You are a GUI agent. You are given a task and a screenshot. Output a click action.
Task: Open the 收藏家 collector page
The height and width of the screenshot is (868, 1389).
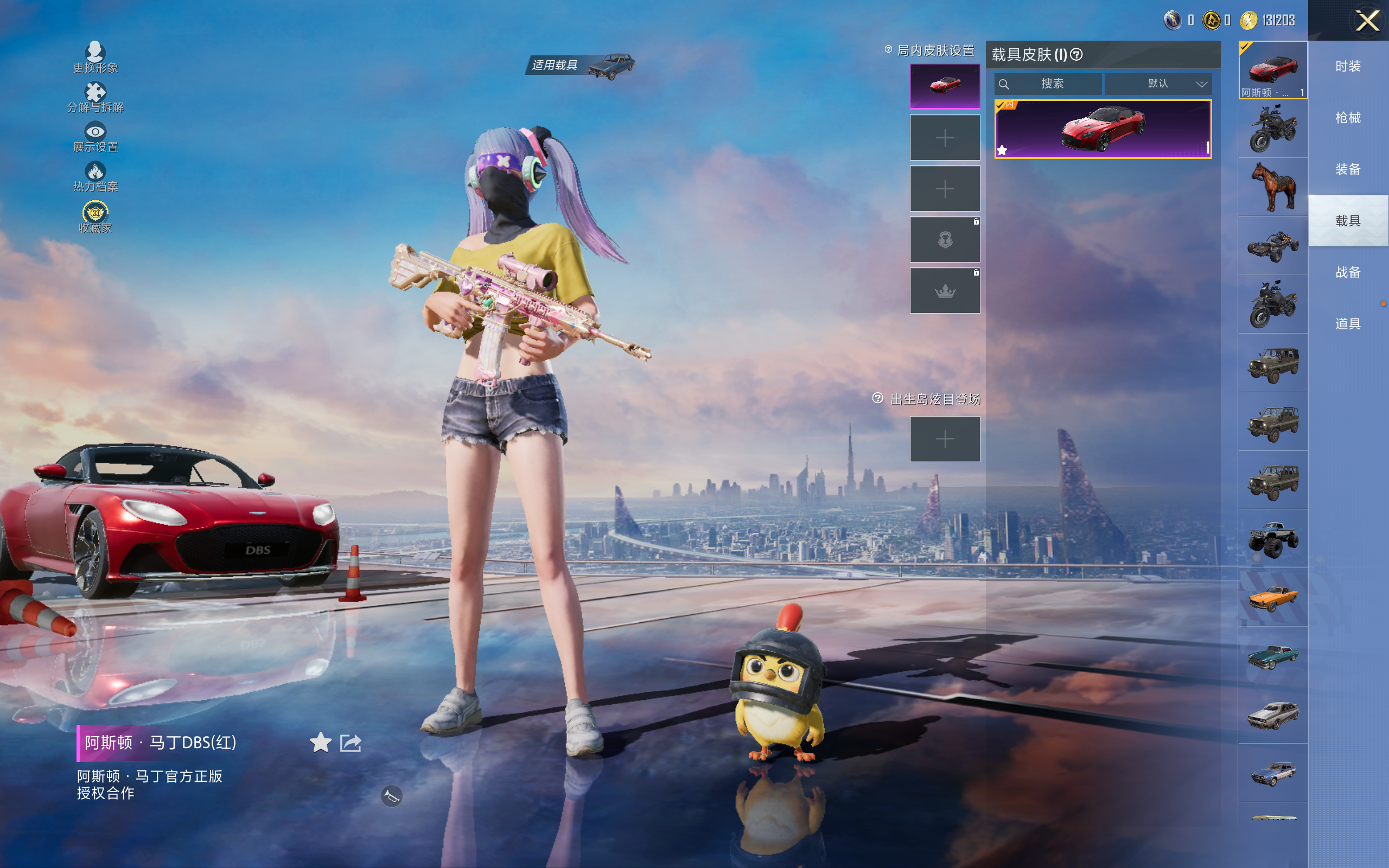tap(95, 217)
